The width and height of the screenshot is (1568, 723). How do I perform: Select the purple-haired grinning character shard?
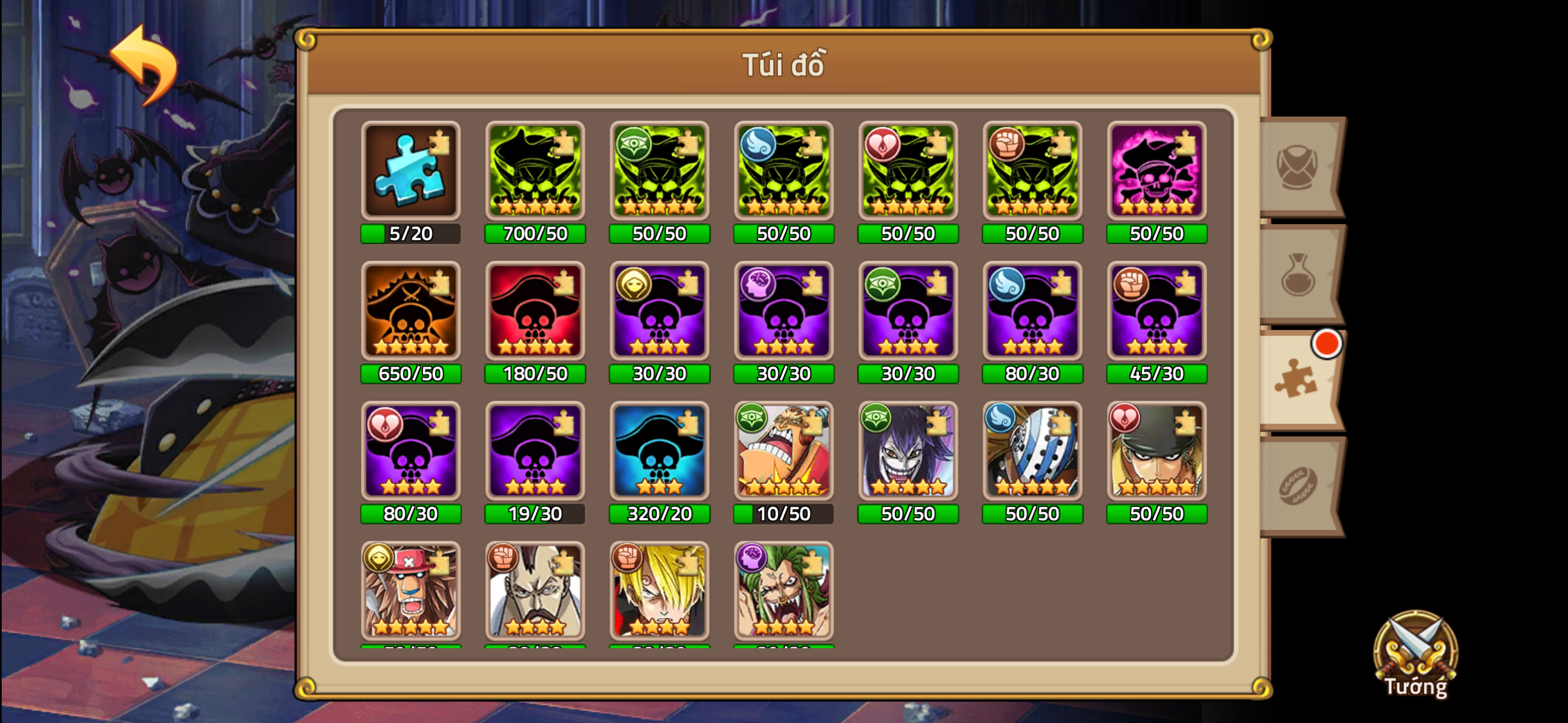coord(907,453)
